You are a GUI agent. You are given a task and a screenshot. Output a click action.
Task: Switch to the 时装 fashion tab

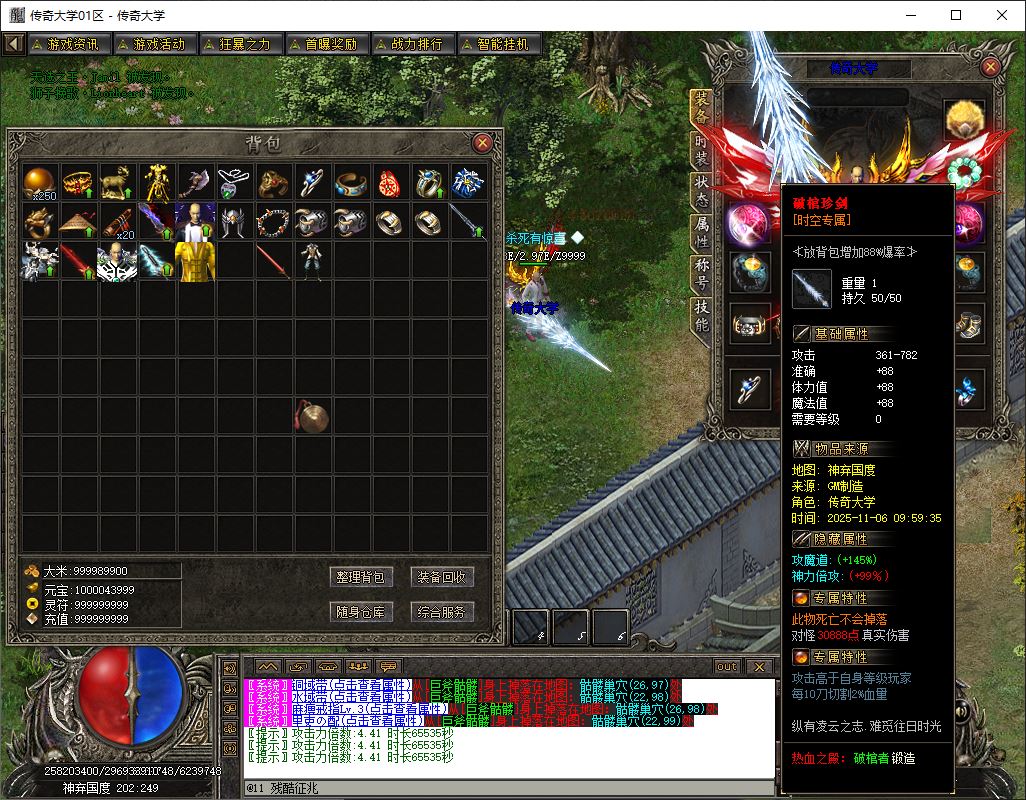(701, 150)
